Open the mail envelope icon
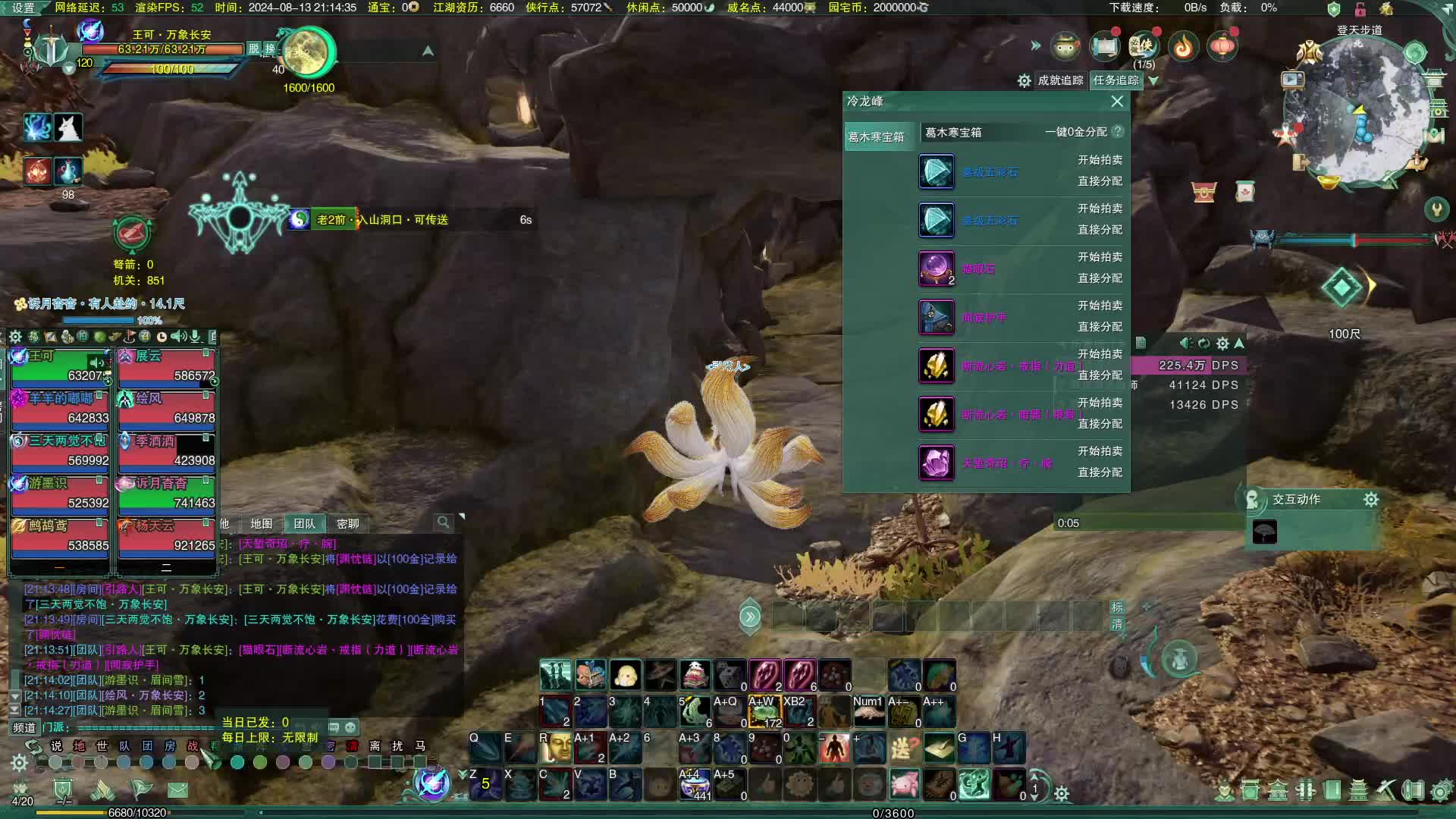 tap(177, 790)
